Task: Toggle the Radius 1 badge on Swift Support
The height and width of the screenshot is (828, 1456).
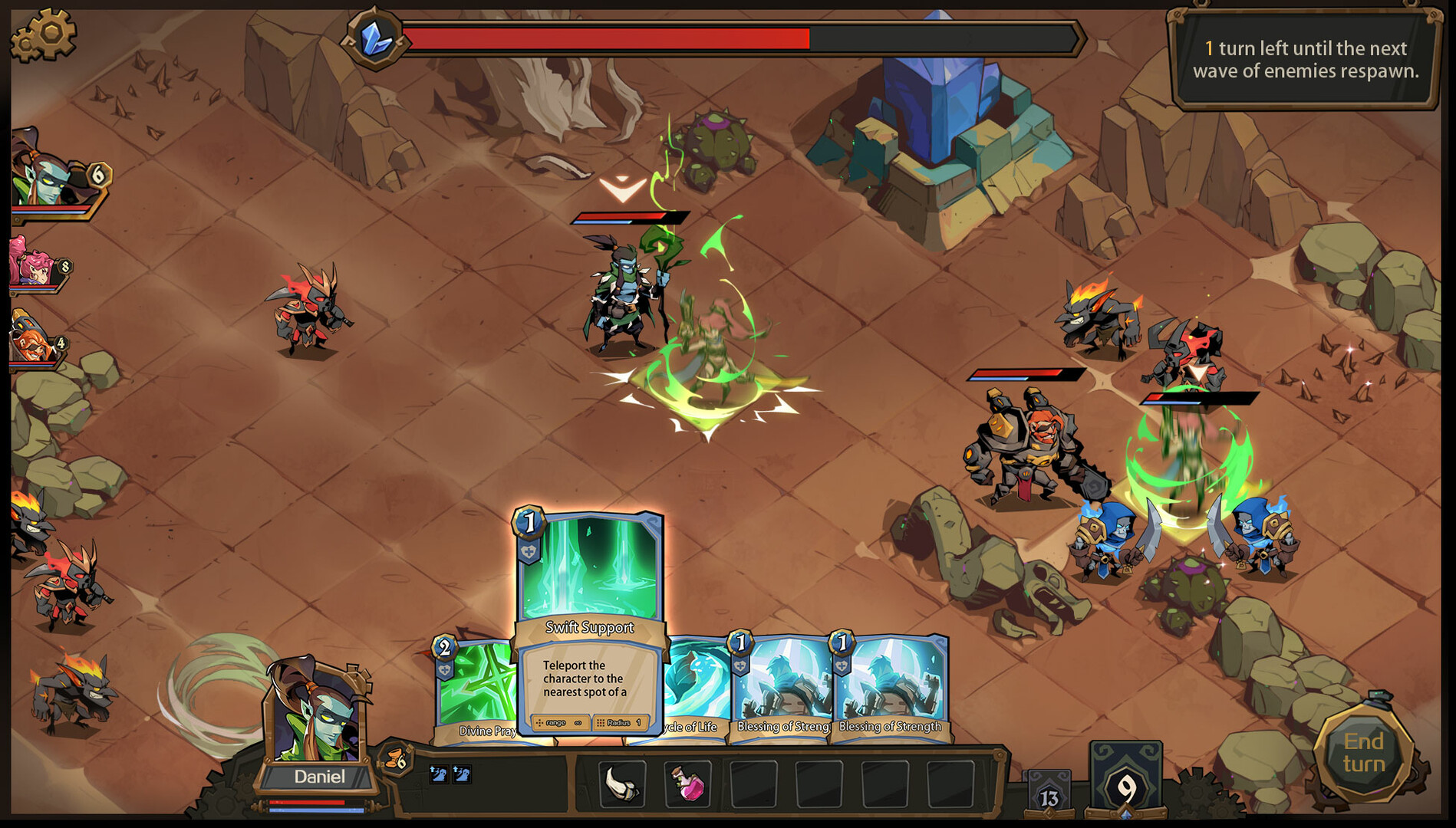Action: pyautogui.click(x=621, y=724)
